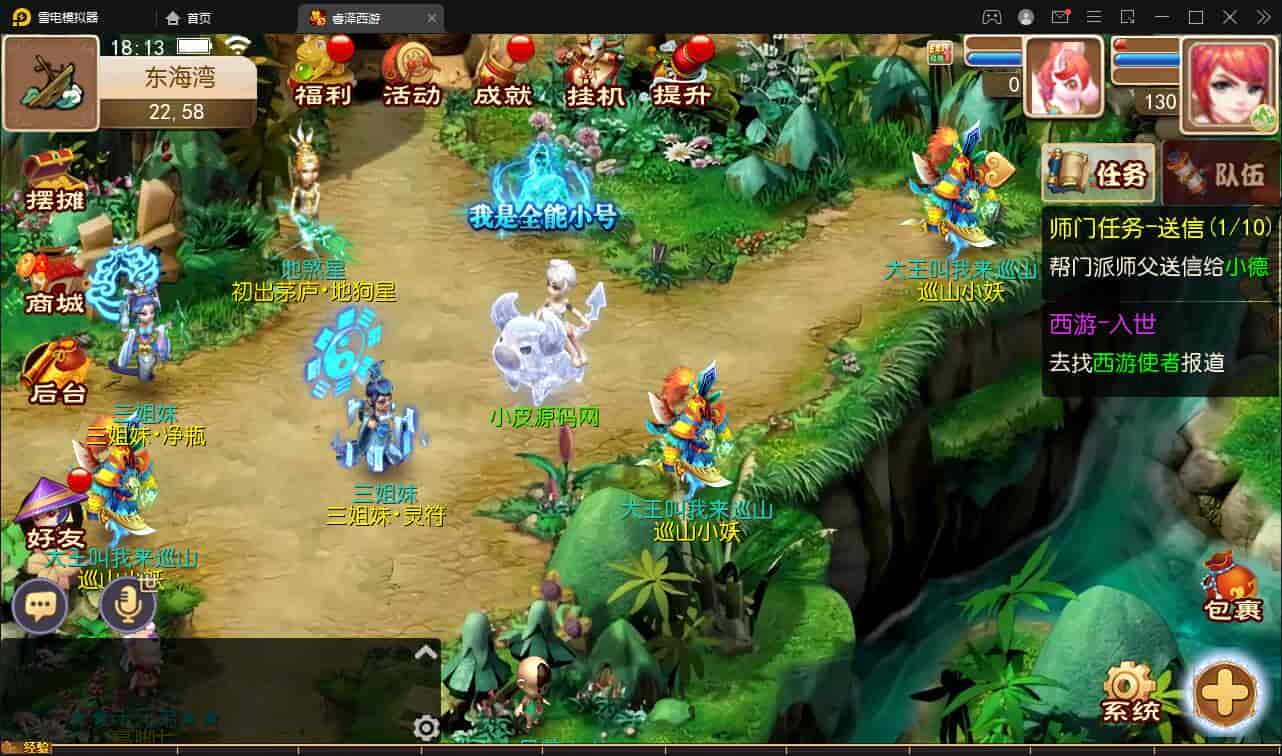
Task: Open the 系统 system settings
Action: pos(1130,692)
